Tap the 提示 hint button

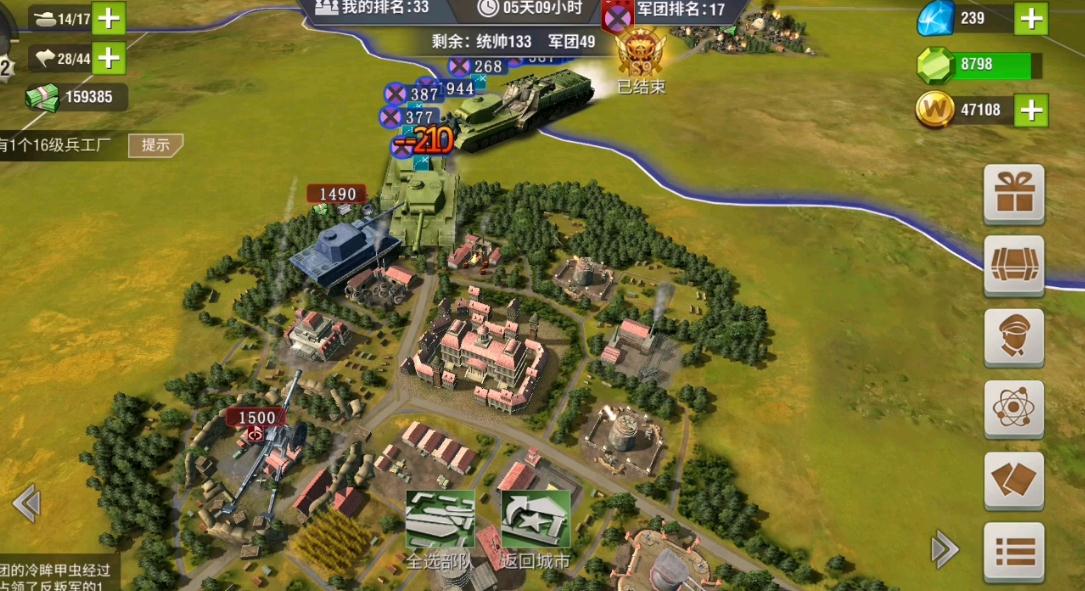pyautogui.click(x=155, y=145)
